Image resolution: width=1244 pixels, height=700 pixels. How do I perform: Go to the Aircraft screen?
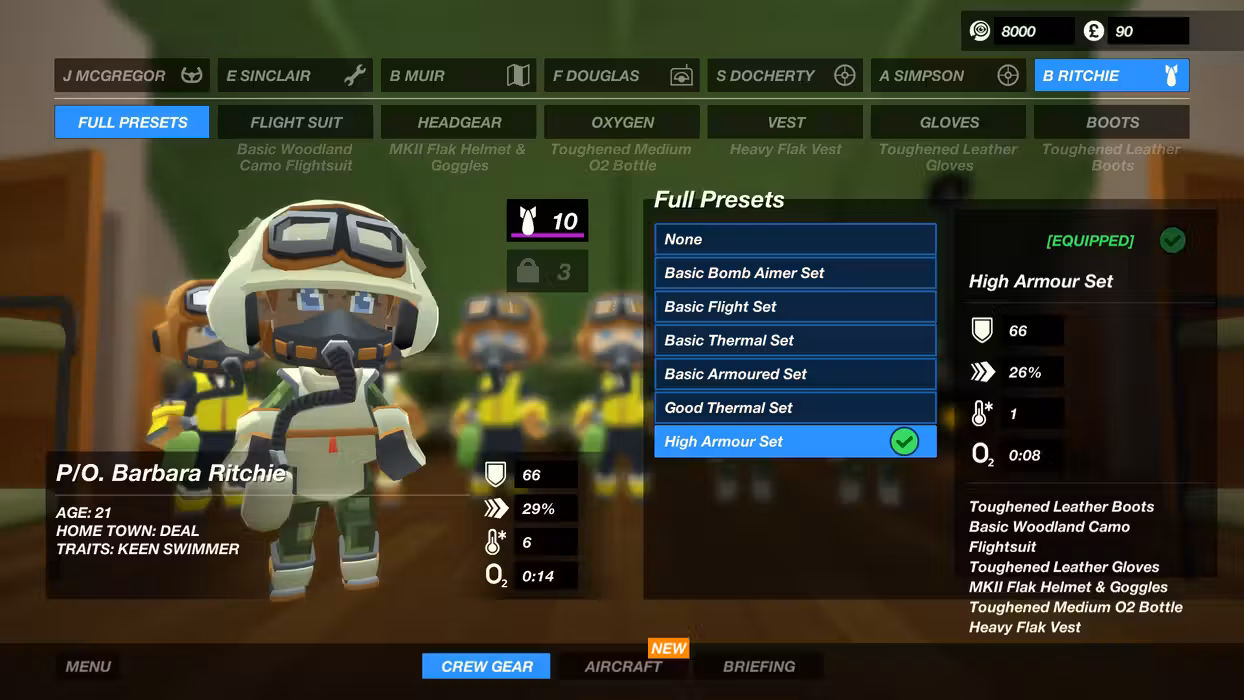(623, 666)
